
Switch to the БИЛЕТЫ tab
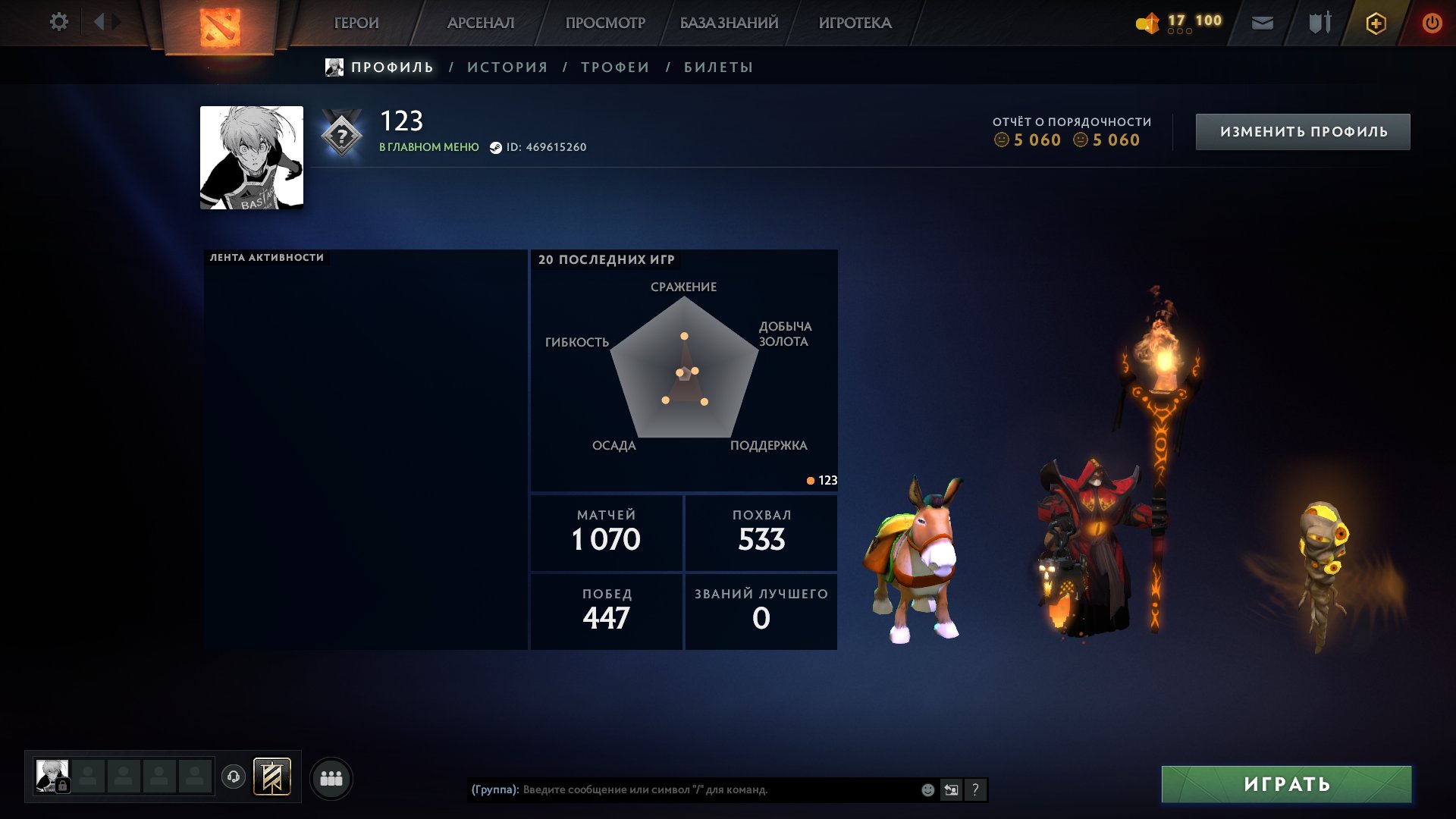click(718, 67)
